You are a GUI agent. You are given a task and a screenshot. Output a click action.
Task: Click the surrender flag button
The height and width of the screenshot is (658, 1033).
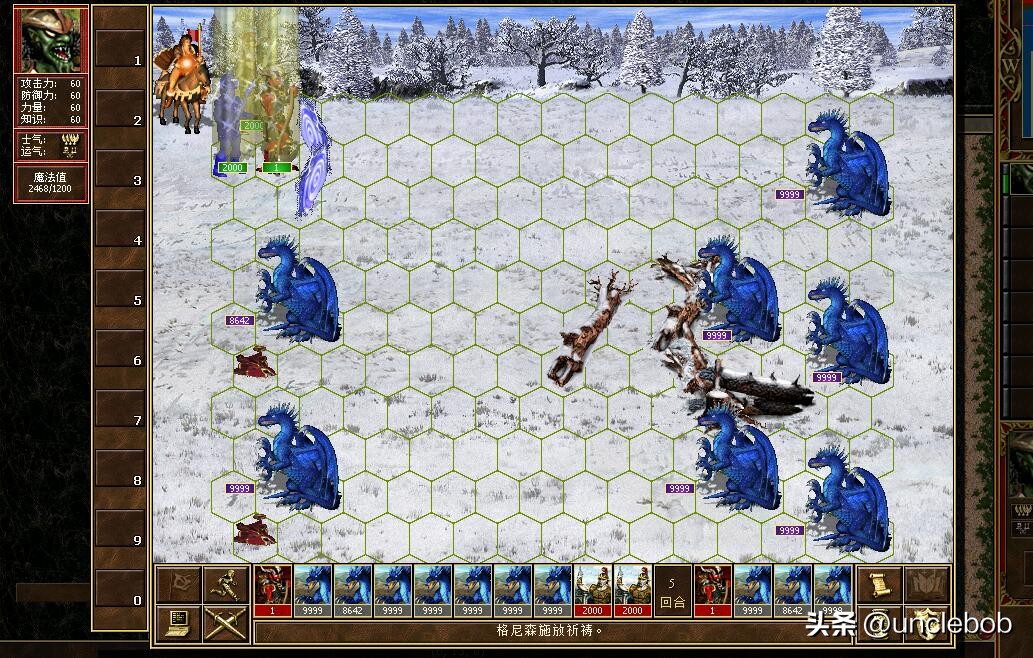(179, 584)
